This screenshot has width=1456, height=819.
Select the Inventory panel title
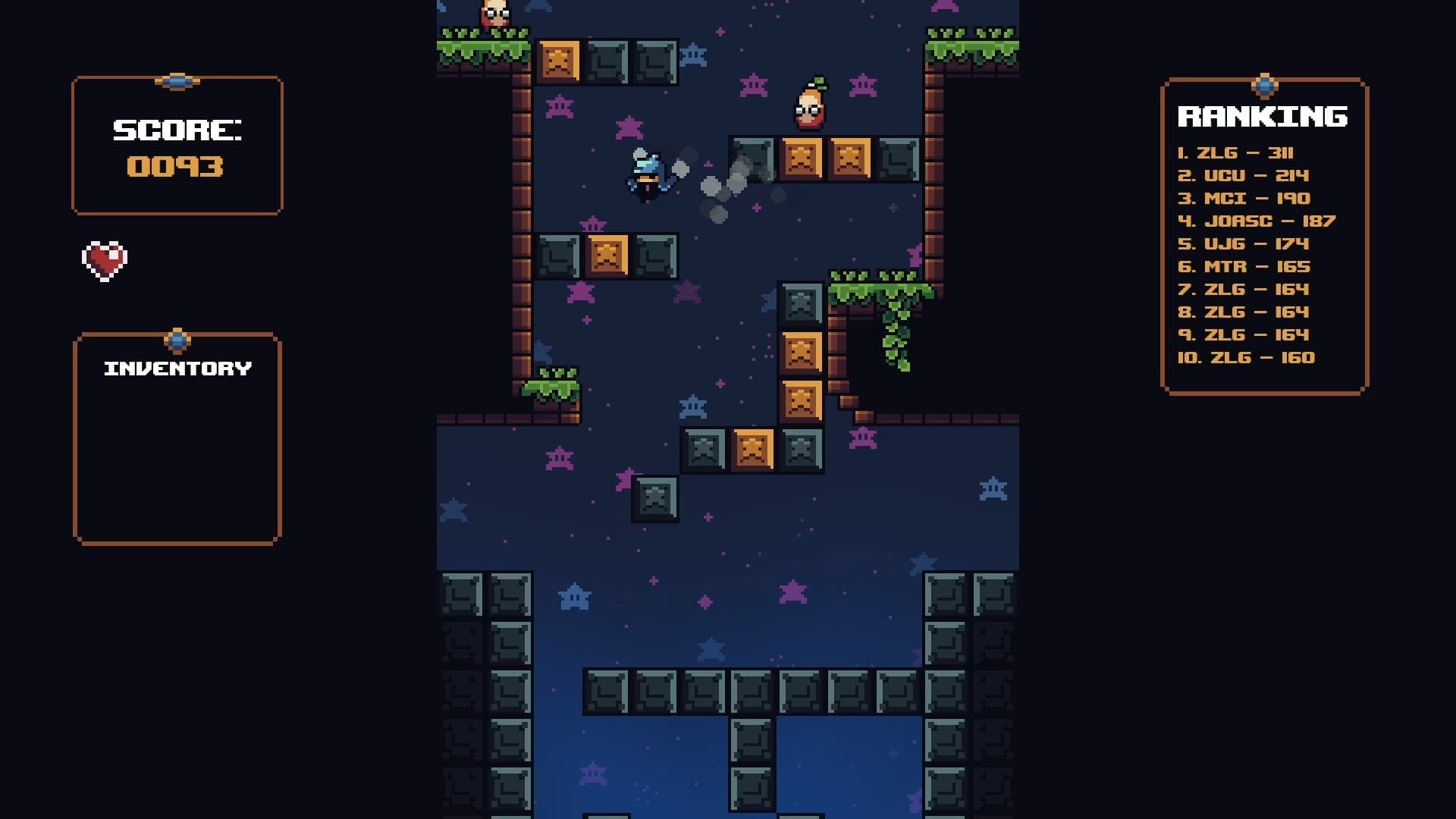click(x=177, y=369)
